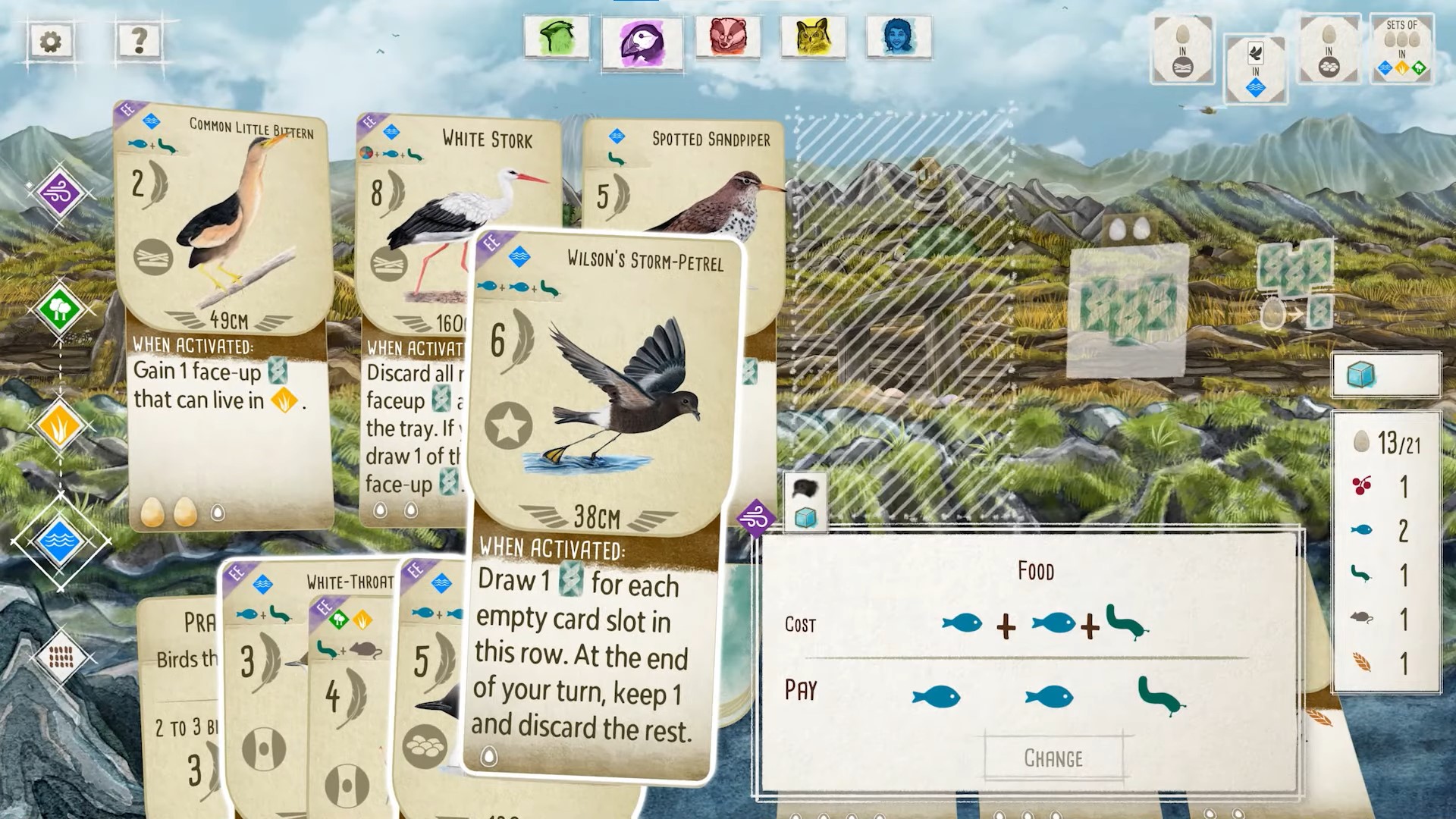Select the red badger player avatar
This screenshot has height=819, width=1456.
pos(727,36)
